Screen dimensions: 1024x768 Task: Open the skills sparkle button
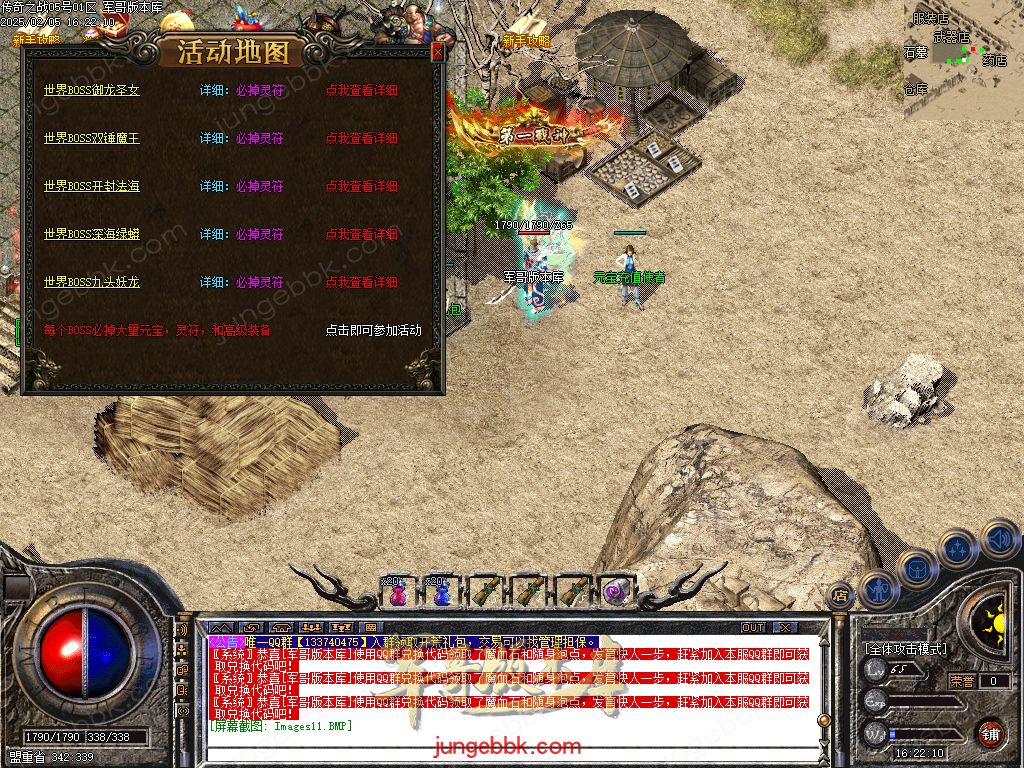[x=958, y=549]
